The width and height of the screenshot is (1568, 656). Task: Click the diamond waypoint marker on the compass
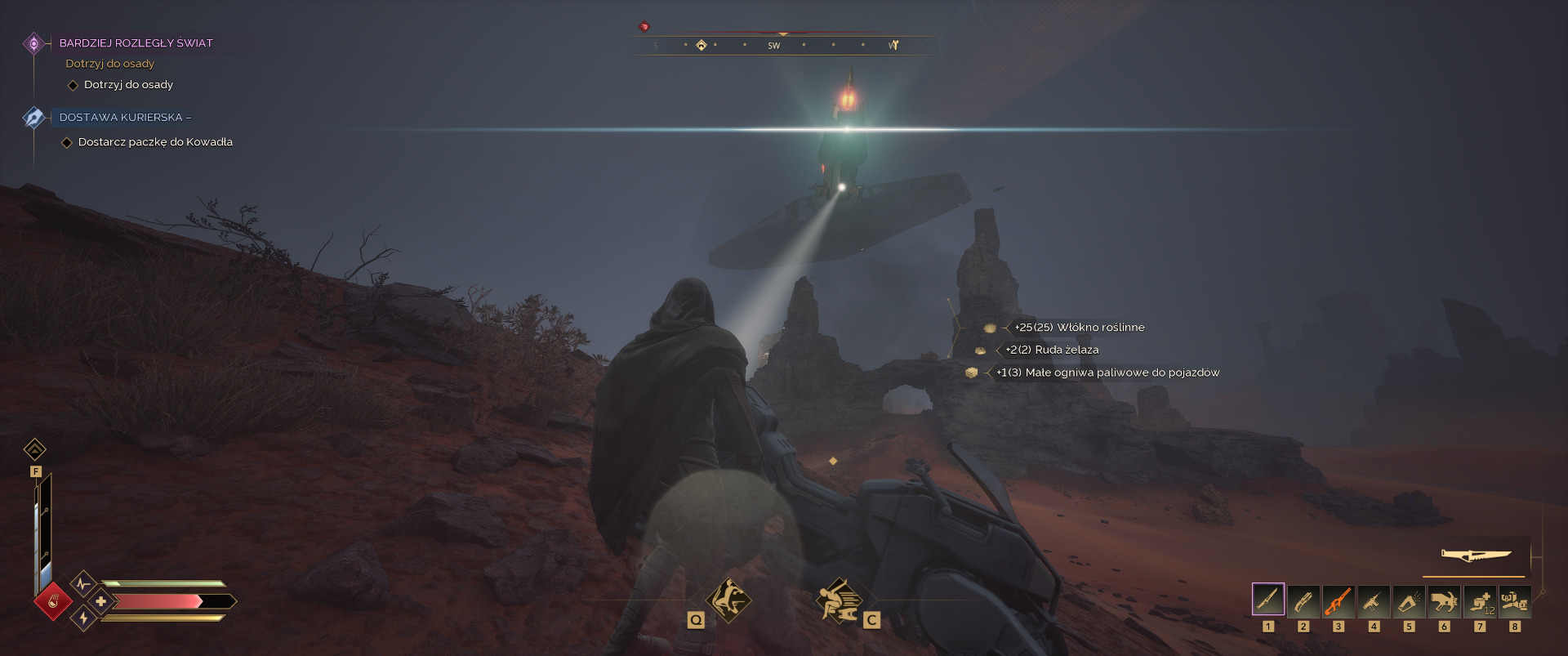tap(701, 45)
